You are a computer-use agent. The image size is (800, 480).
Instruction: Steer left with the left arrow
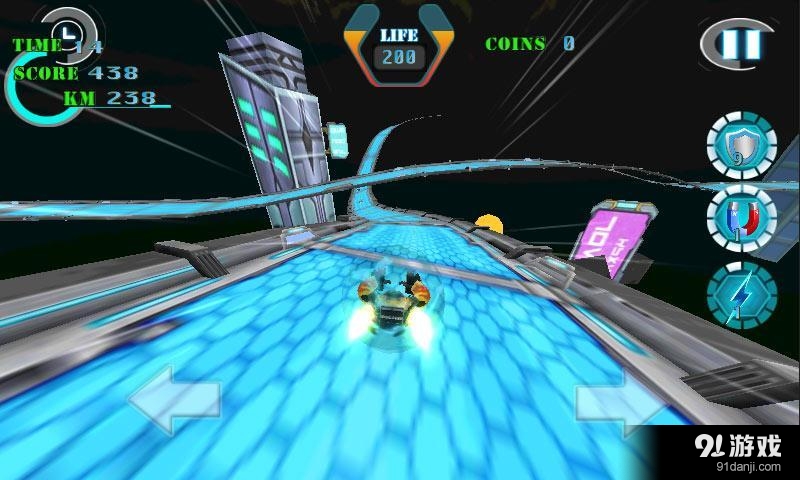point(173,400)
